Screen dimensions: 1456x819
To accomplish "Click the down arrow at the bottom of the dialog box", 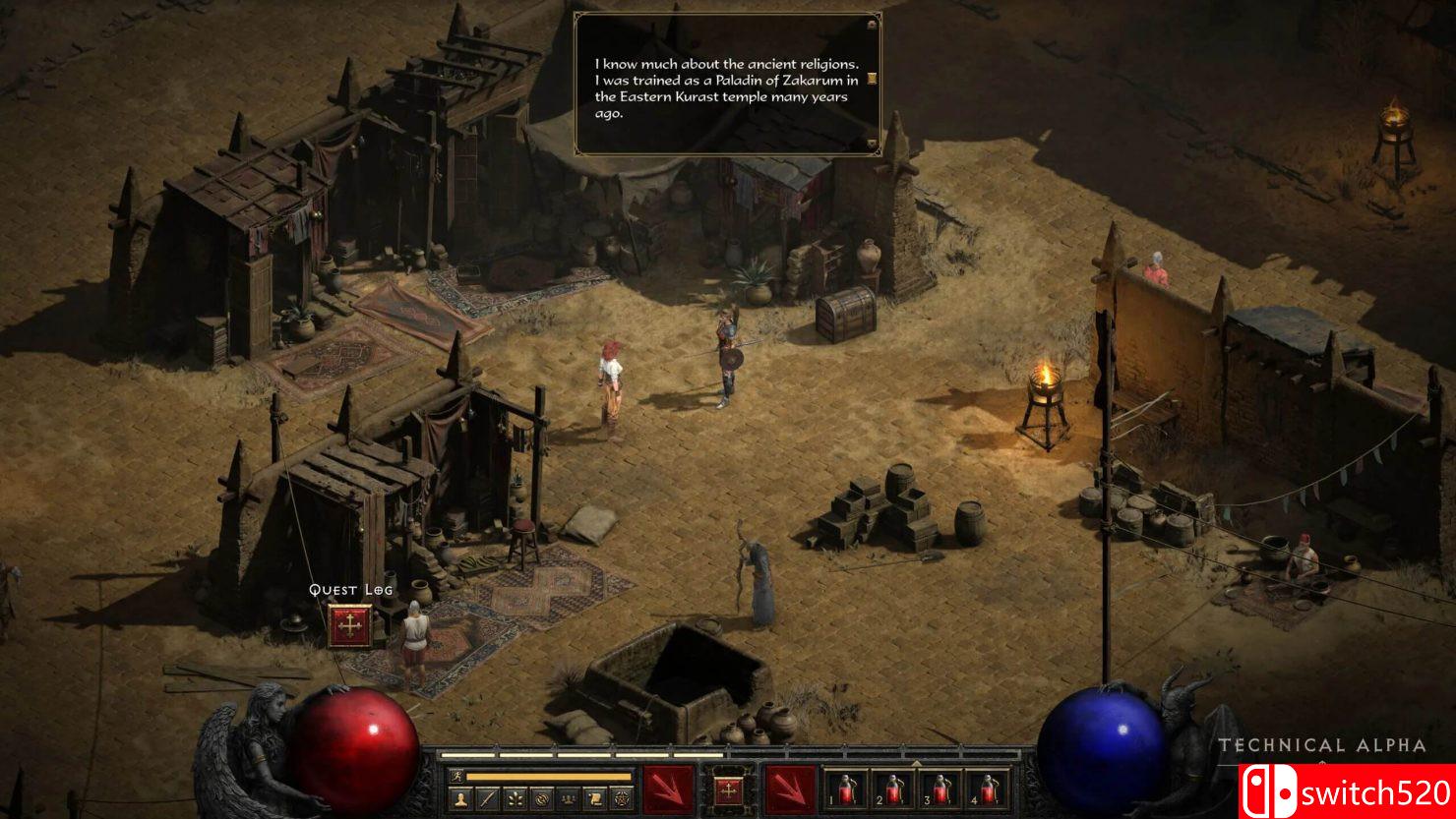I will click(x=872, y=145).
